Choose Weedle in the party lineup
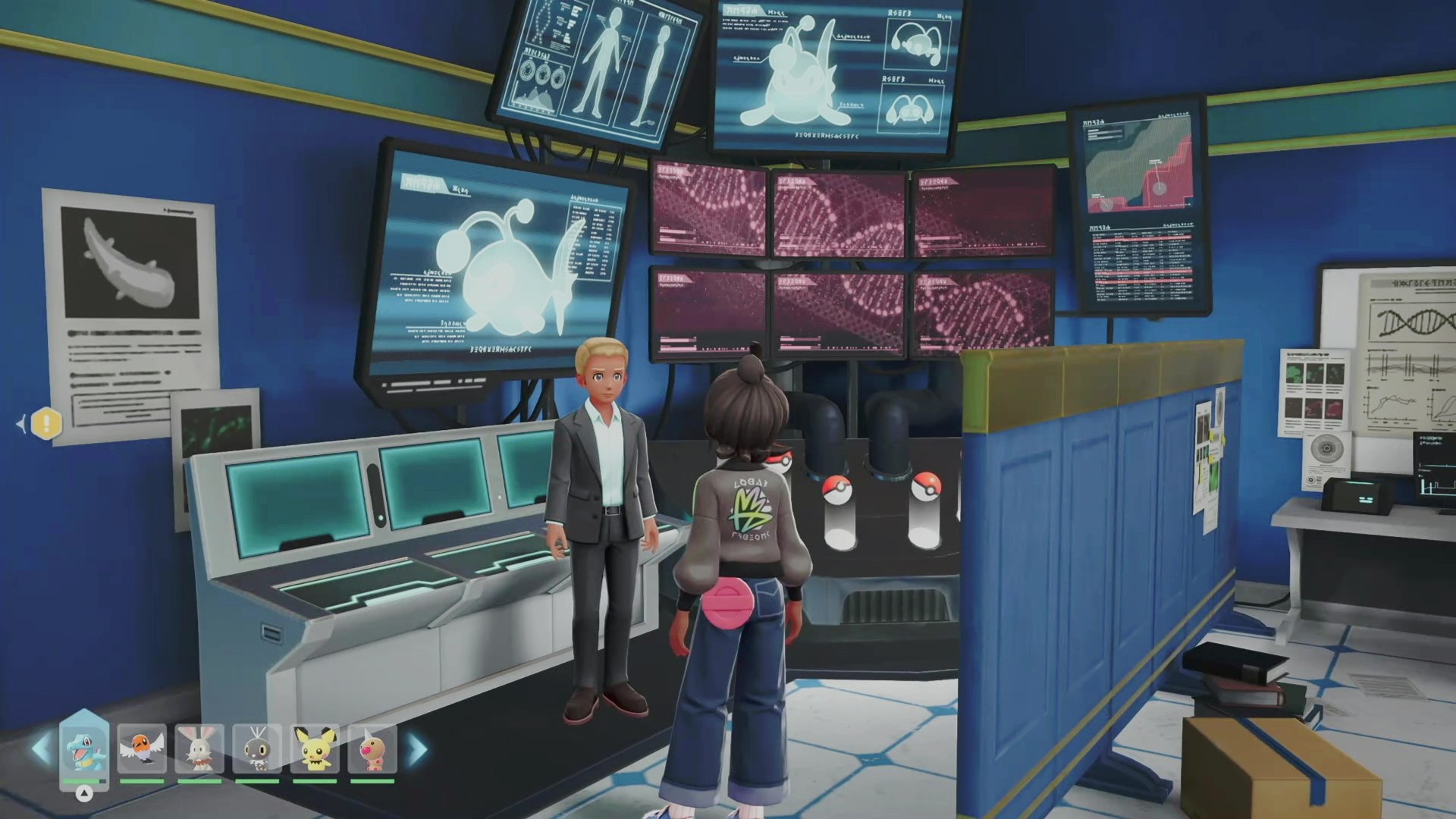Screen dimensions: 1456x819 point(372,748)
